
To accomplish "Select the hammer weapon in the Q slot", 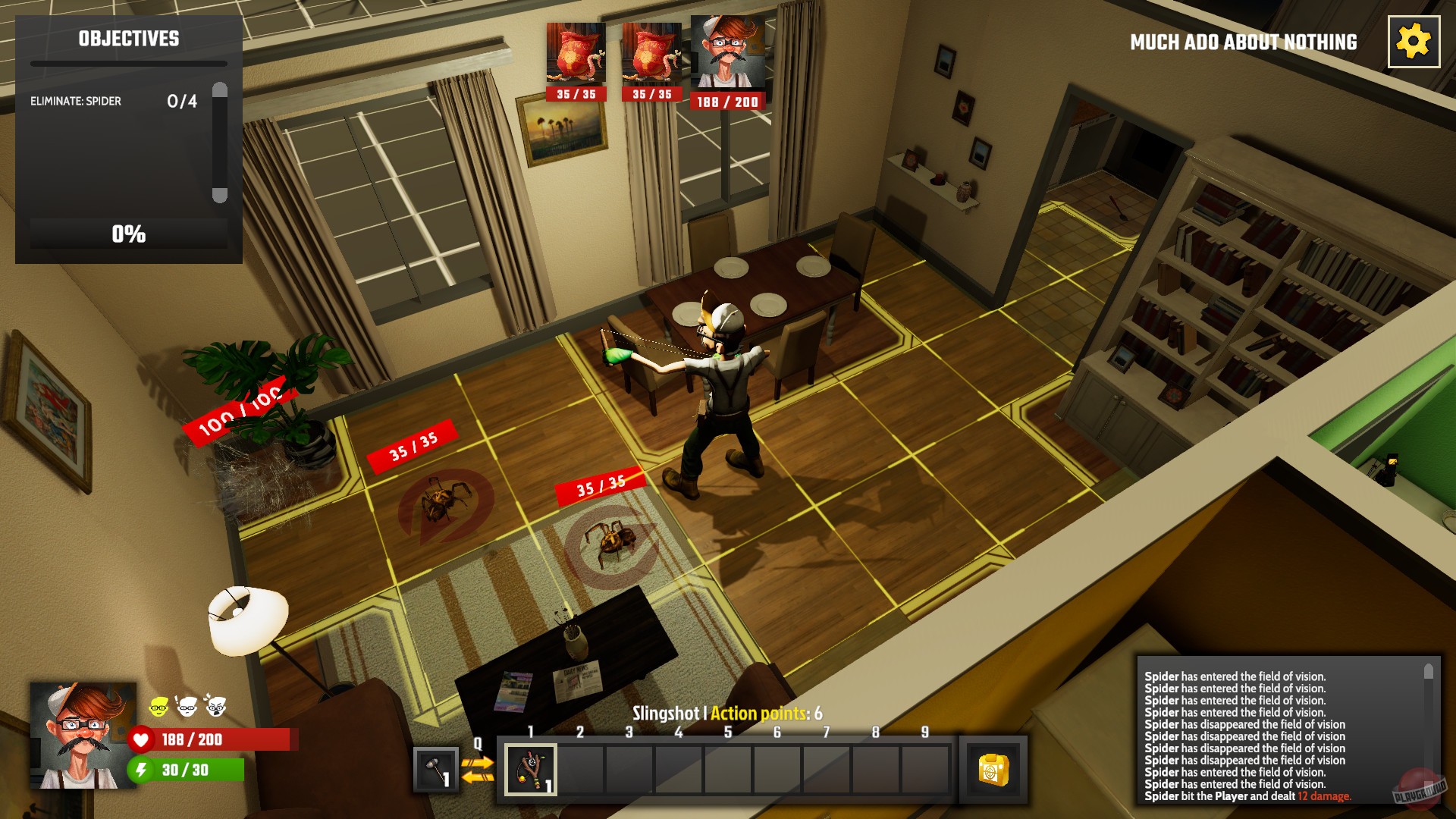I will 435,768.
